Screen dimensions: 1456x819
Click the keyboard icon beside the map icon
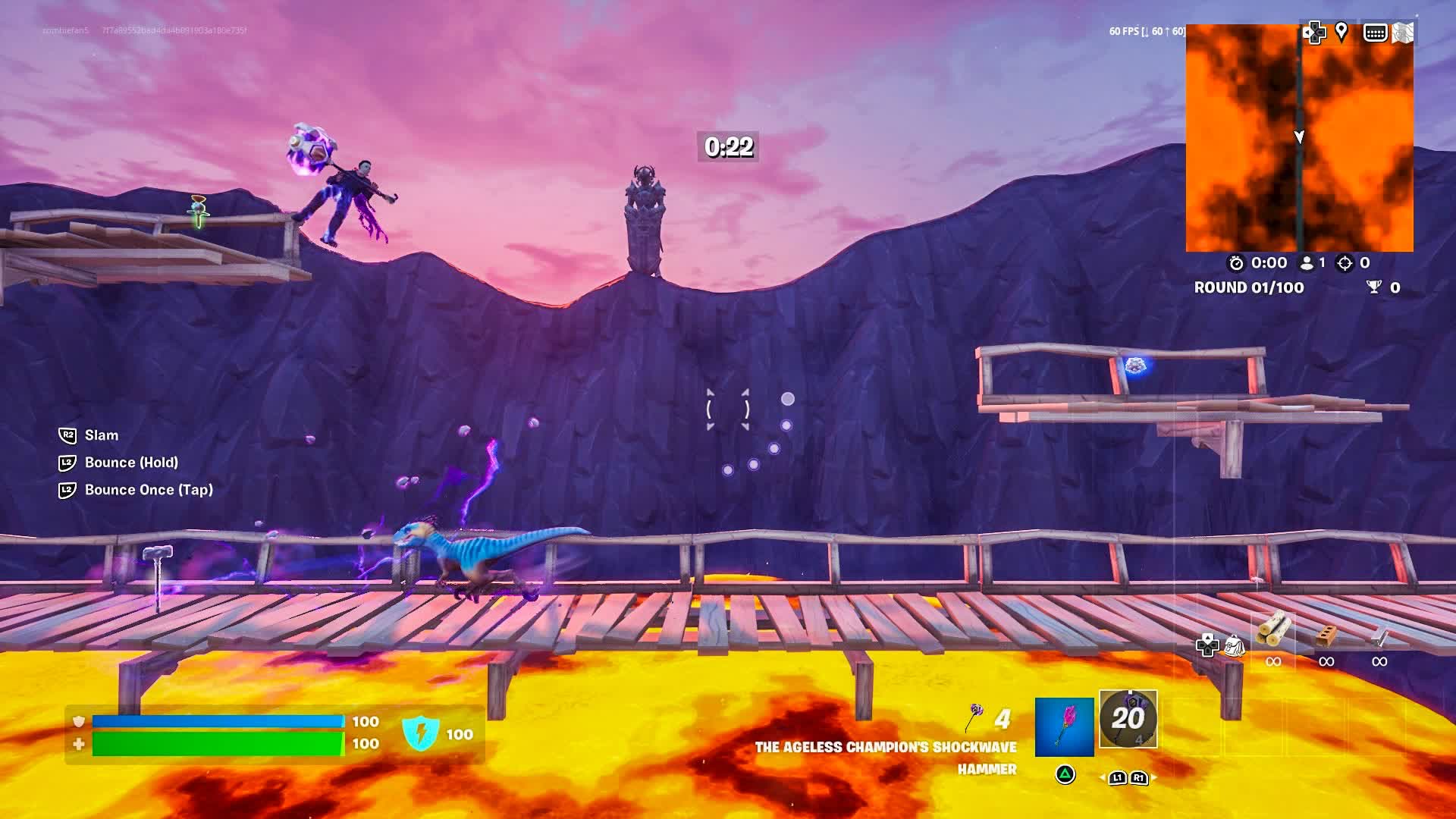coord(1377,33)
